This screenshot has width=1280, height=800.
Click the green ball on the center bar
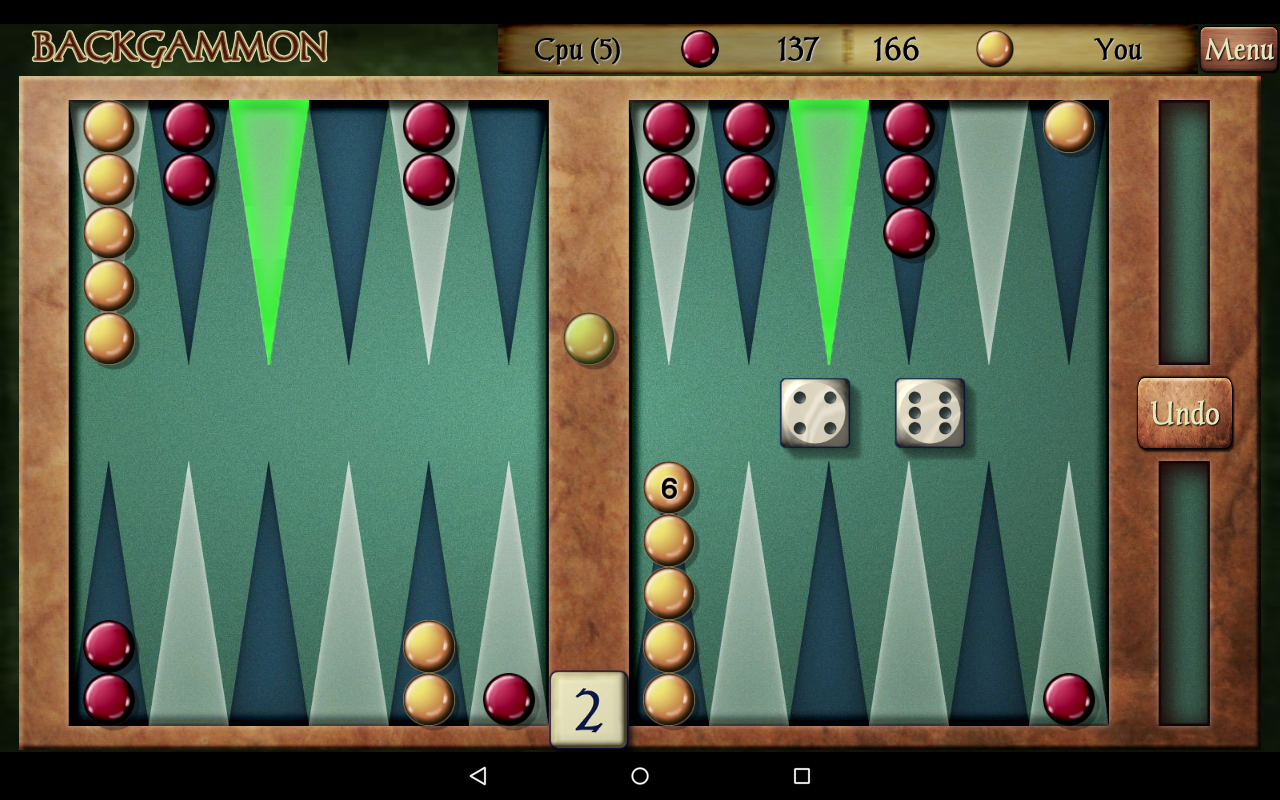[589, 338]
